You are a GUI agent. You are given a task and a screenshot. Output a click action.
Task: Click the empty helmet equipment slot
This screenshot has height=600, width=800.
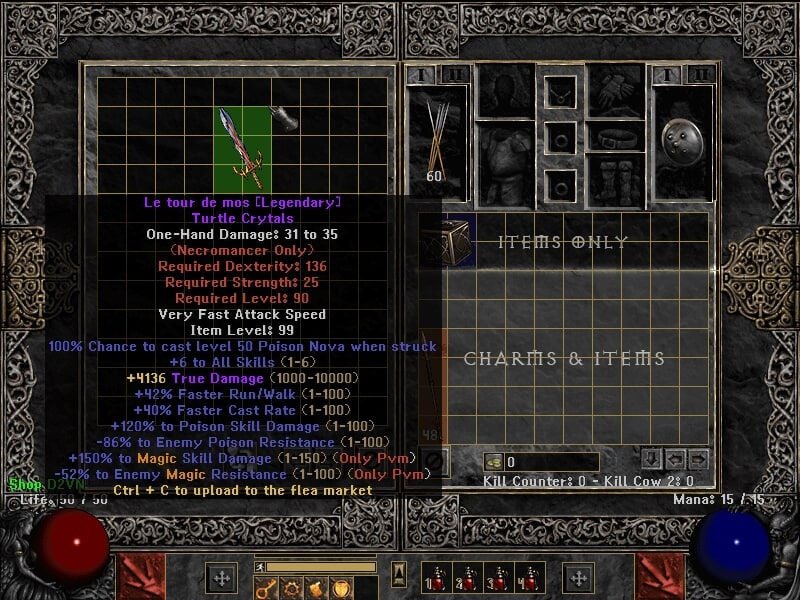504,92
